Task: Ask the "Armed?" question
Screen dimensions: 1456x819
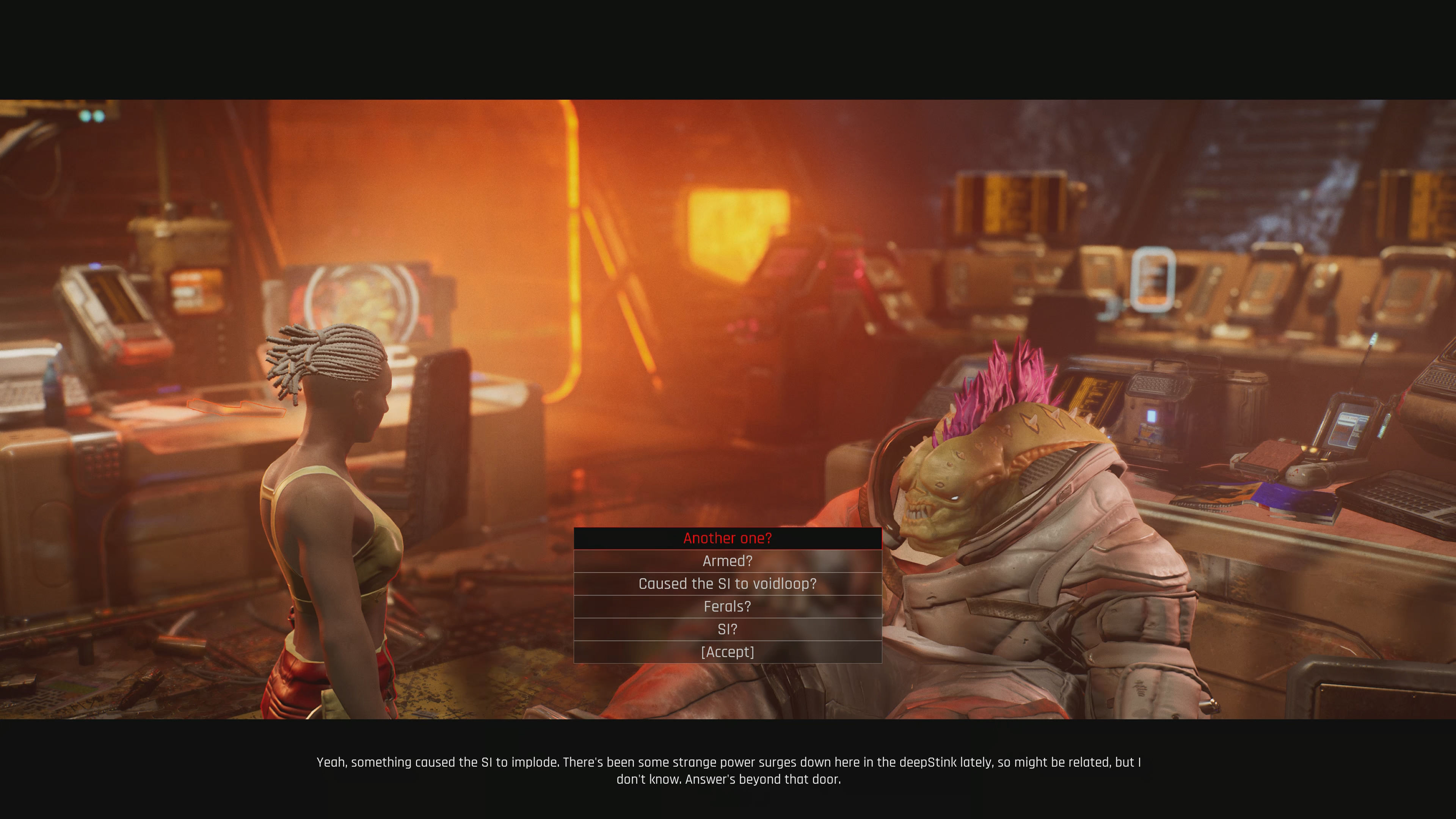Action: [x=728, y=561]
